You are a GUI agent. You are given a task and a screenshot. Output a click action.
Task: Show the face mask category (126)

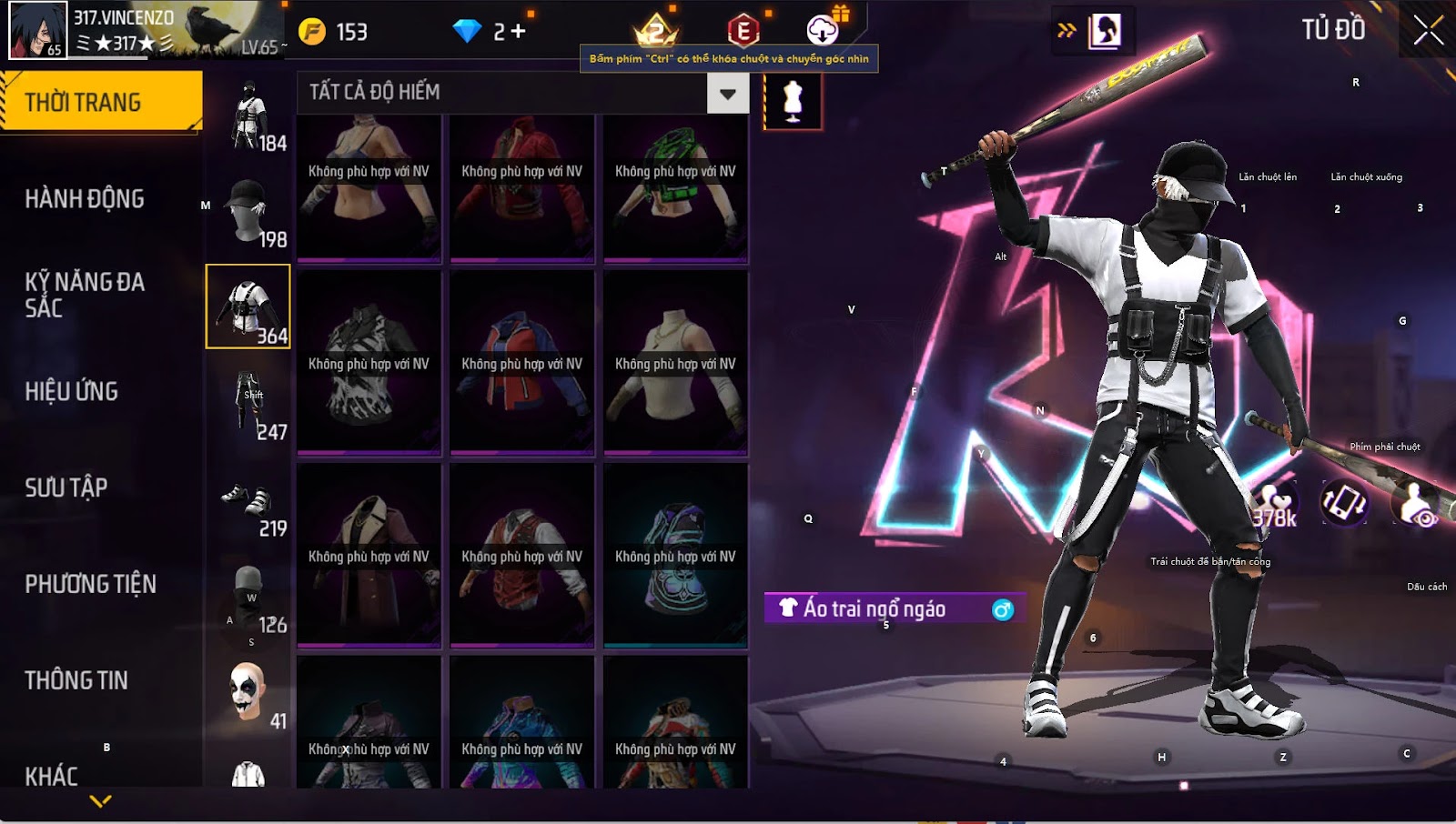pos(248,597)
